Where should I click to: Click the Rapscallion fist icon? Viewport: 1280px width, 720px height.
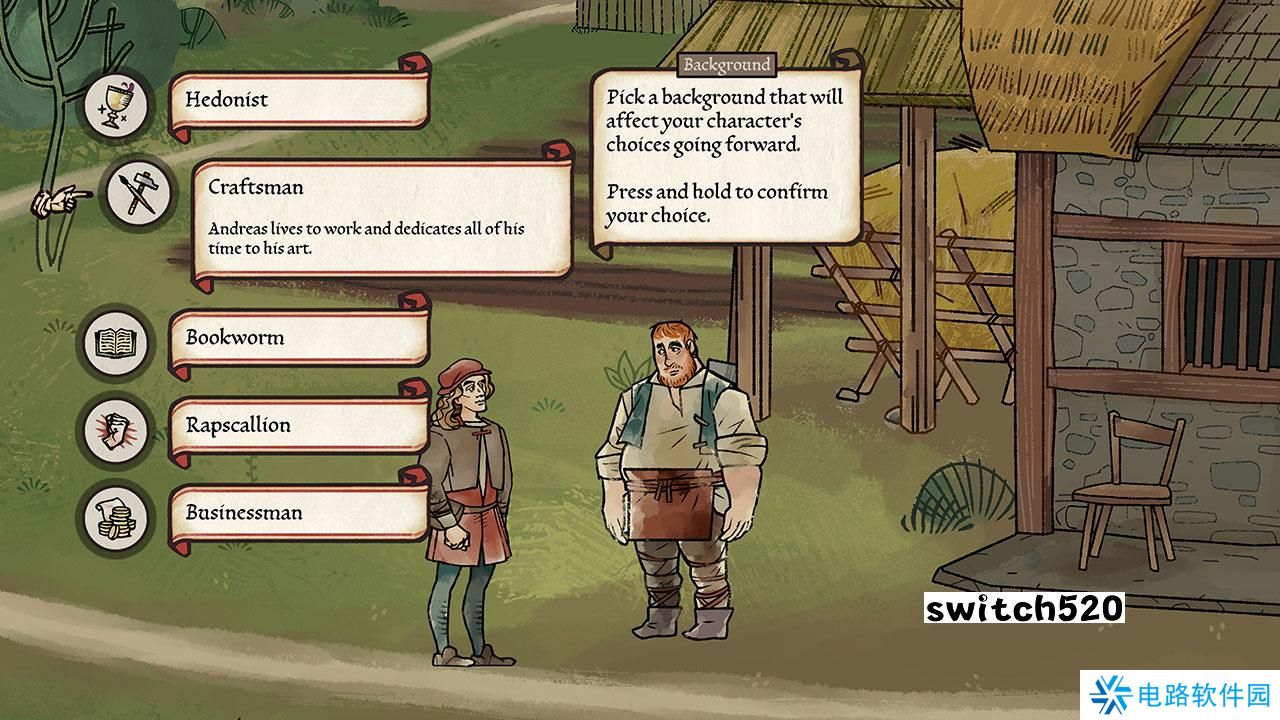pyautogui.click(x=116, y=431)
